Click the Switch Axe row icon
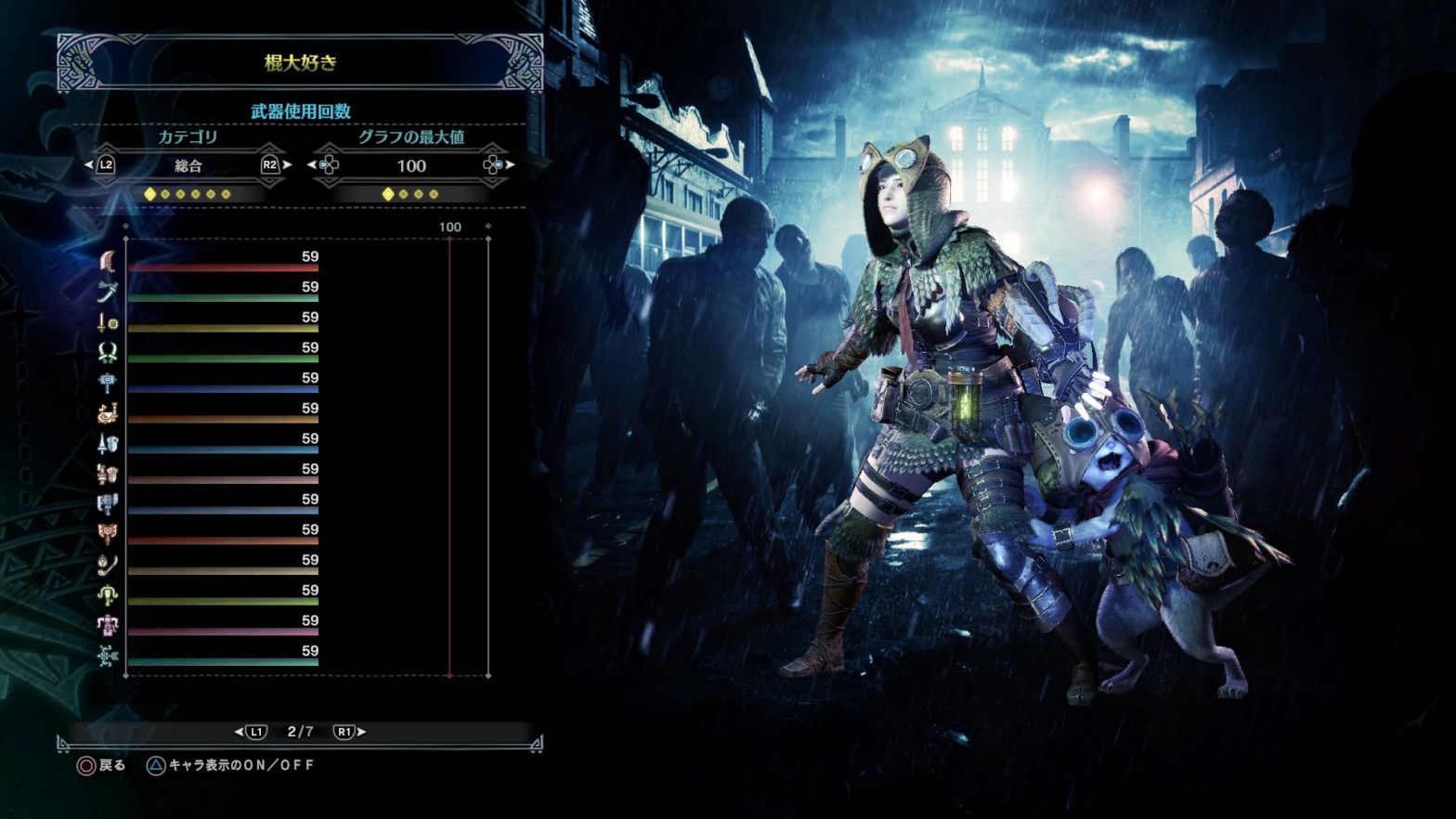This screenshot has height=819, width=1456. (x=108, y=504)
